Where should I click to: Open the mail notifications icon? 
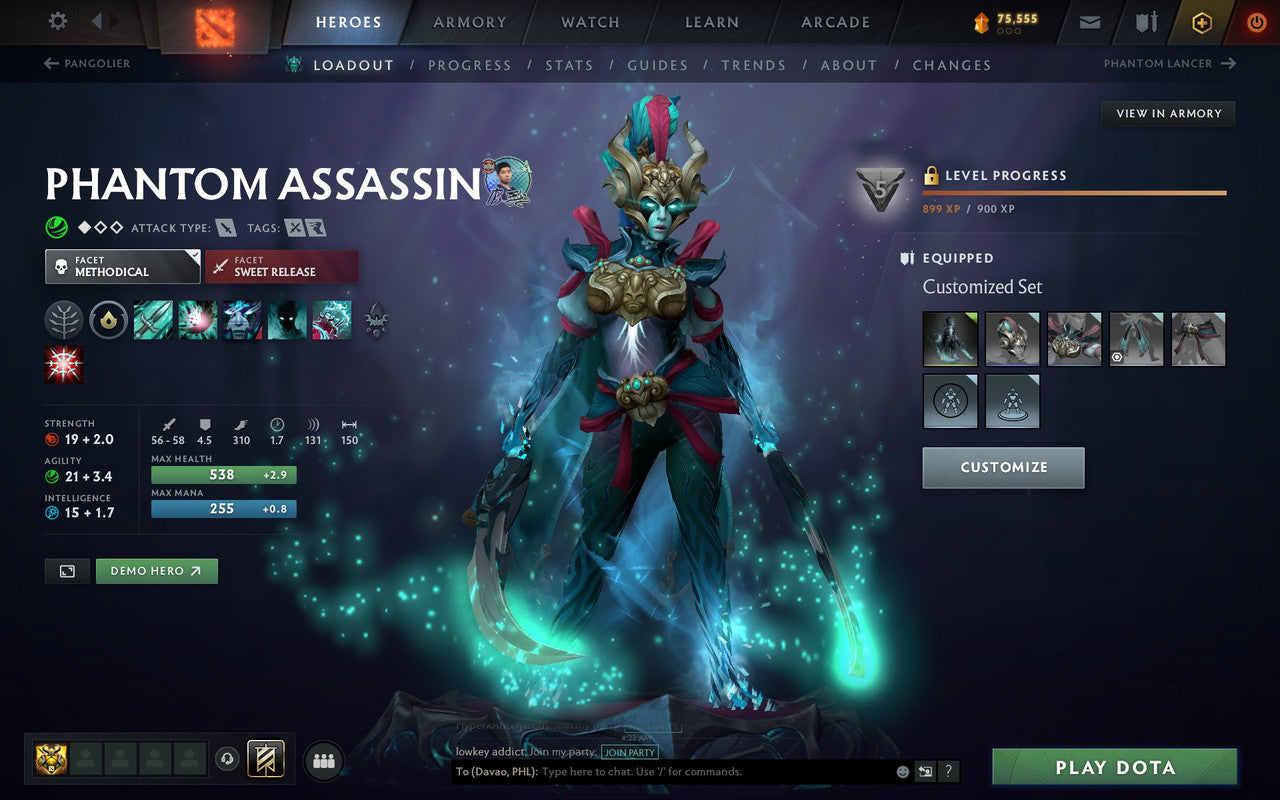click(x=1092, y=22)
